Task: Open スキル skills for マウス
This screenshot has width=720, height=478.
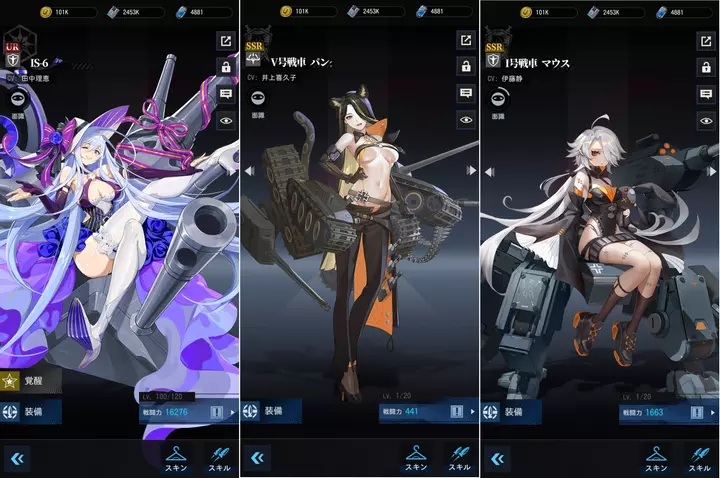Action: pos(699,458)
